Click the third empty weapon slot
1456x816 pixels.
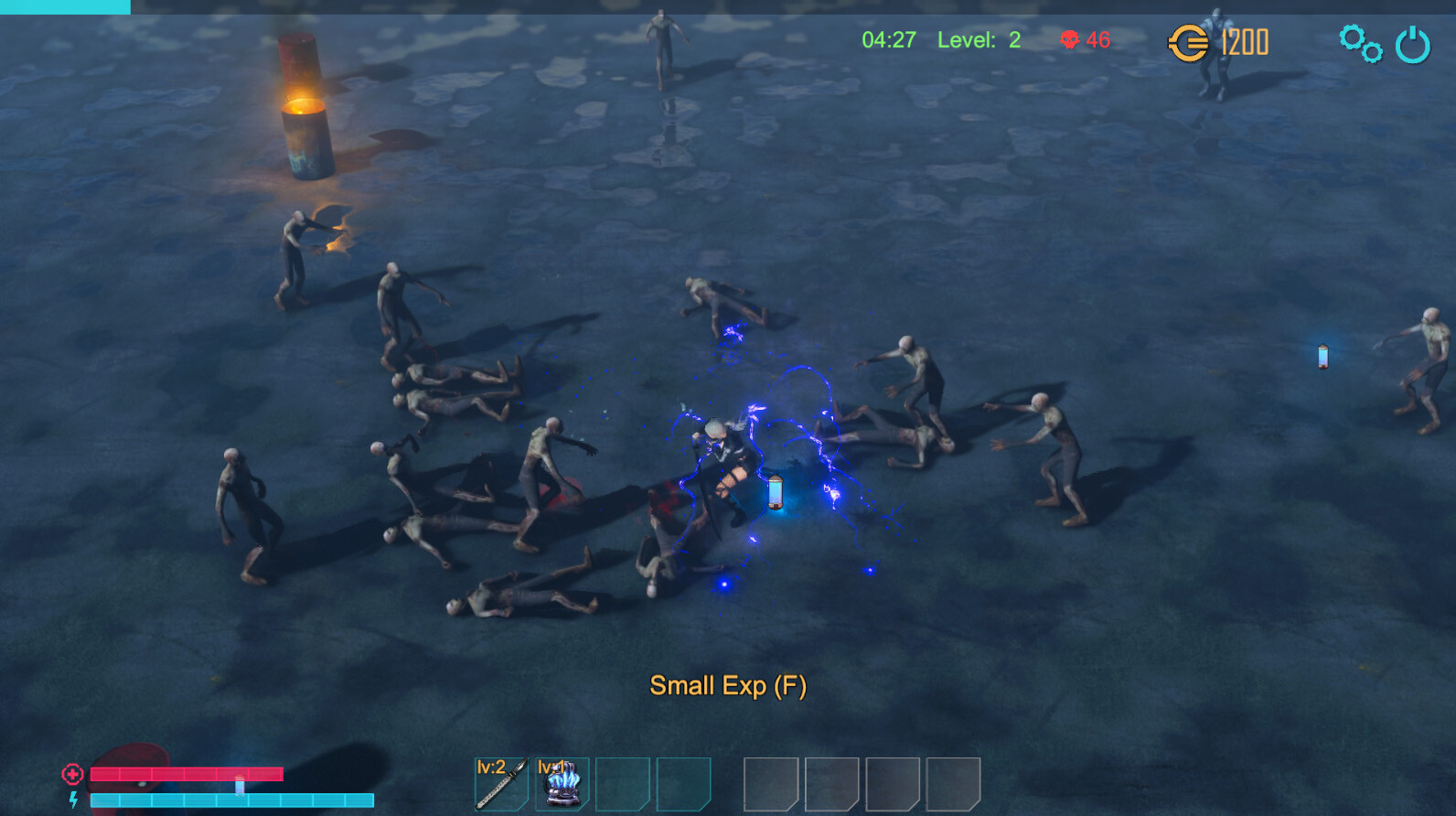(x=623, y=782)
